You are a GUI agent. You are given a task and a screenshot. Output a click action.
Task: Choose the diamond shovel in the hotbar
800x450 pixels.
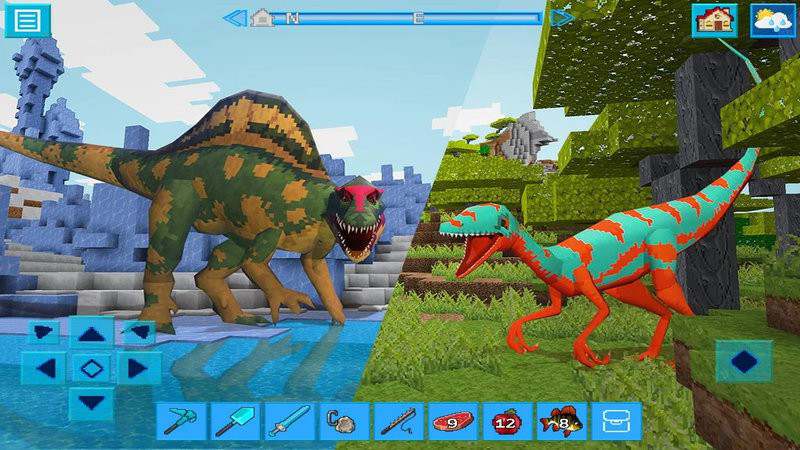click(234, 421)
